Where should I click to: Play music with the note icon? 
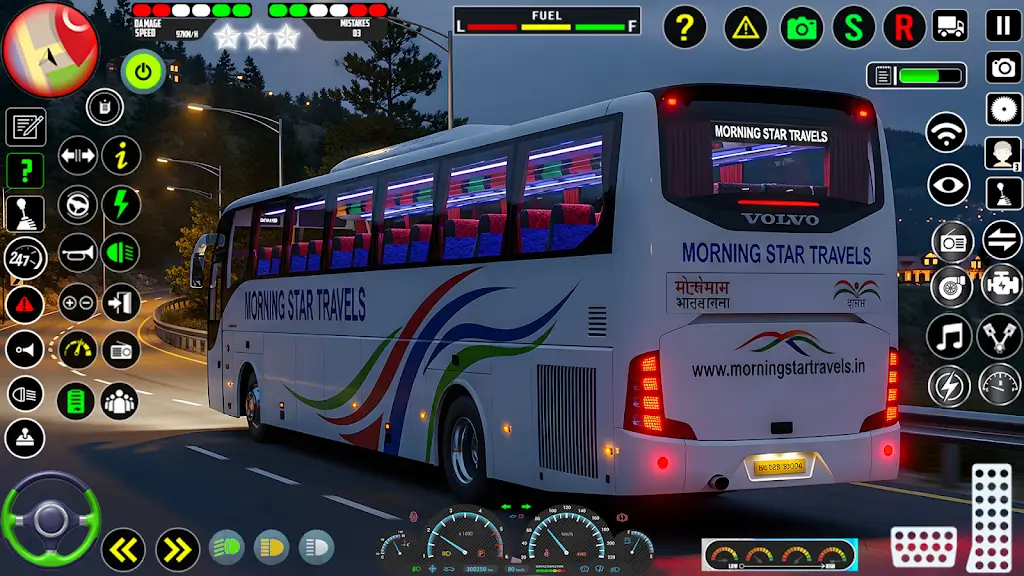[x=949, y=337]
